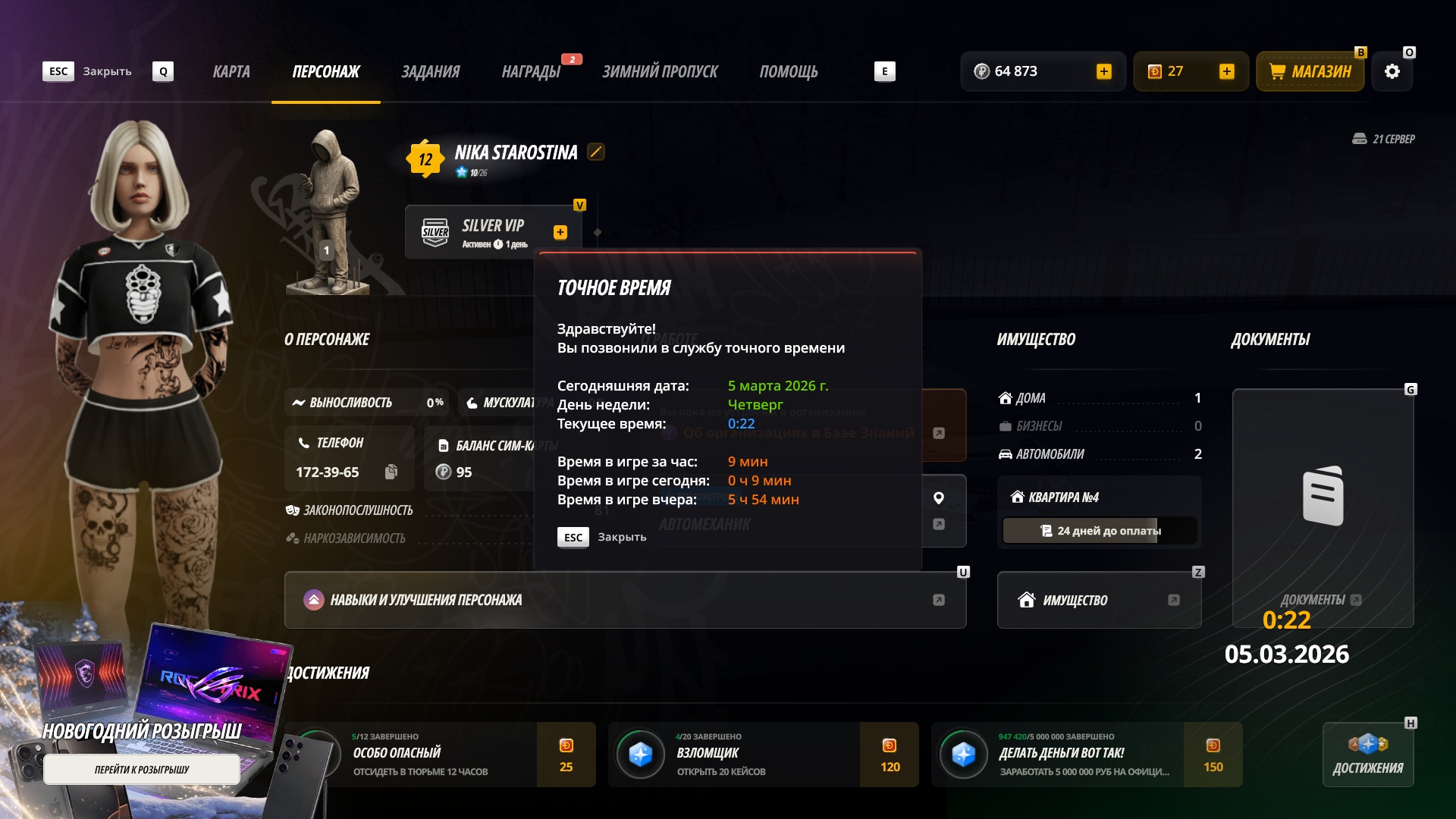Add donate coins with the plus next to 27

click(x=1227, y=72)
